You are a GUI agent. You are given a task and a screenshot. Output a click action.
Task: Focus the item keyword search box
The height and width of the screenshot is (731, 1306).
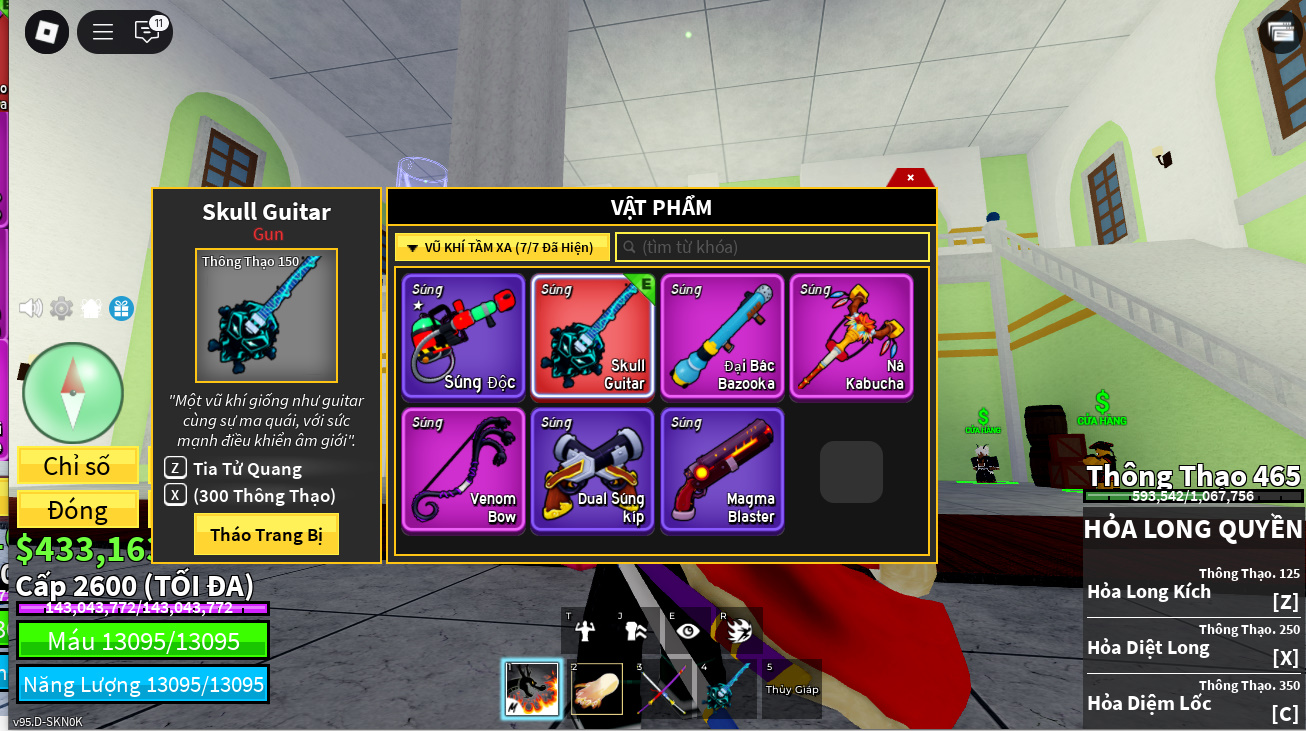point(772,247)
